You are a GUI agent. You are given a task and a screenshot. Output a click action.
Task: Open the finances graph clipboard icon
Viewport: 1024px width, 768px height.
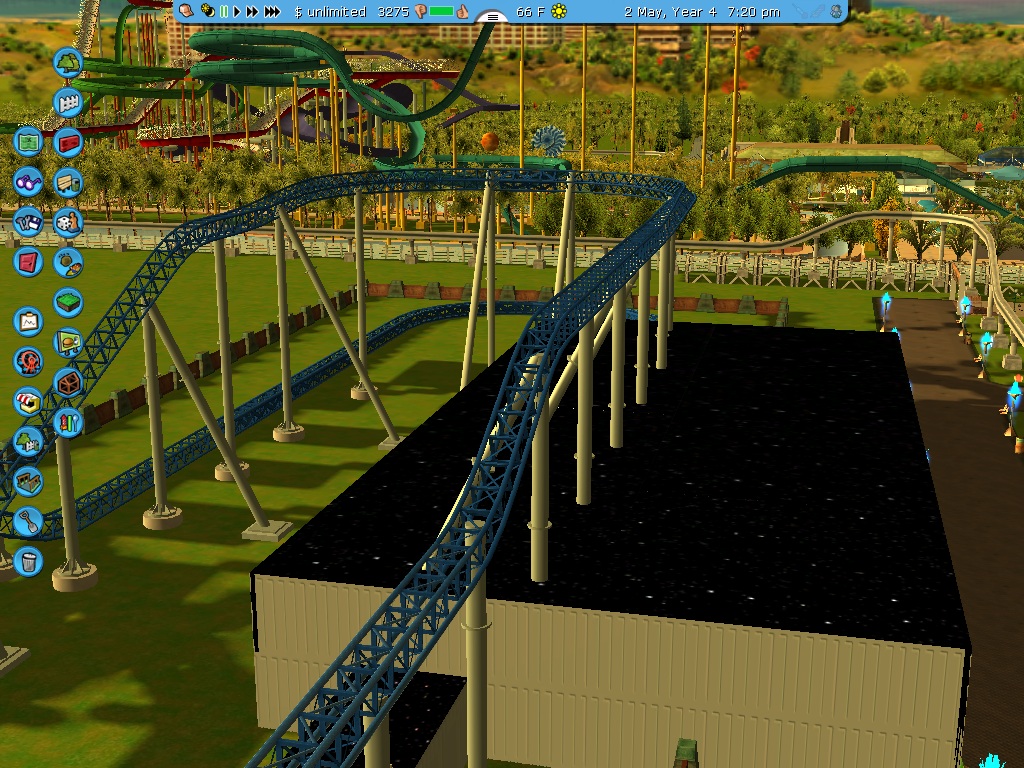(x=28, y=322)
